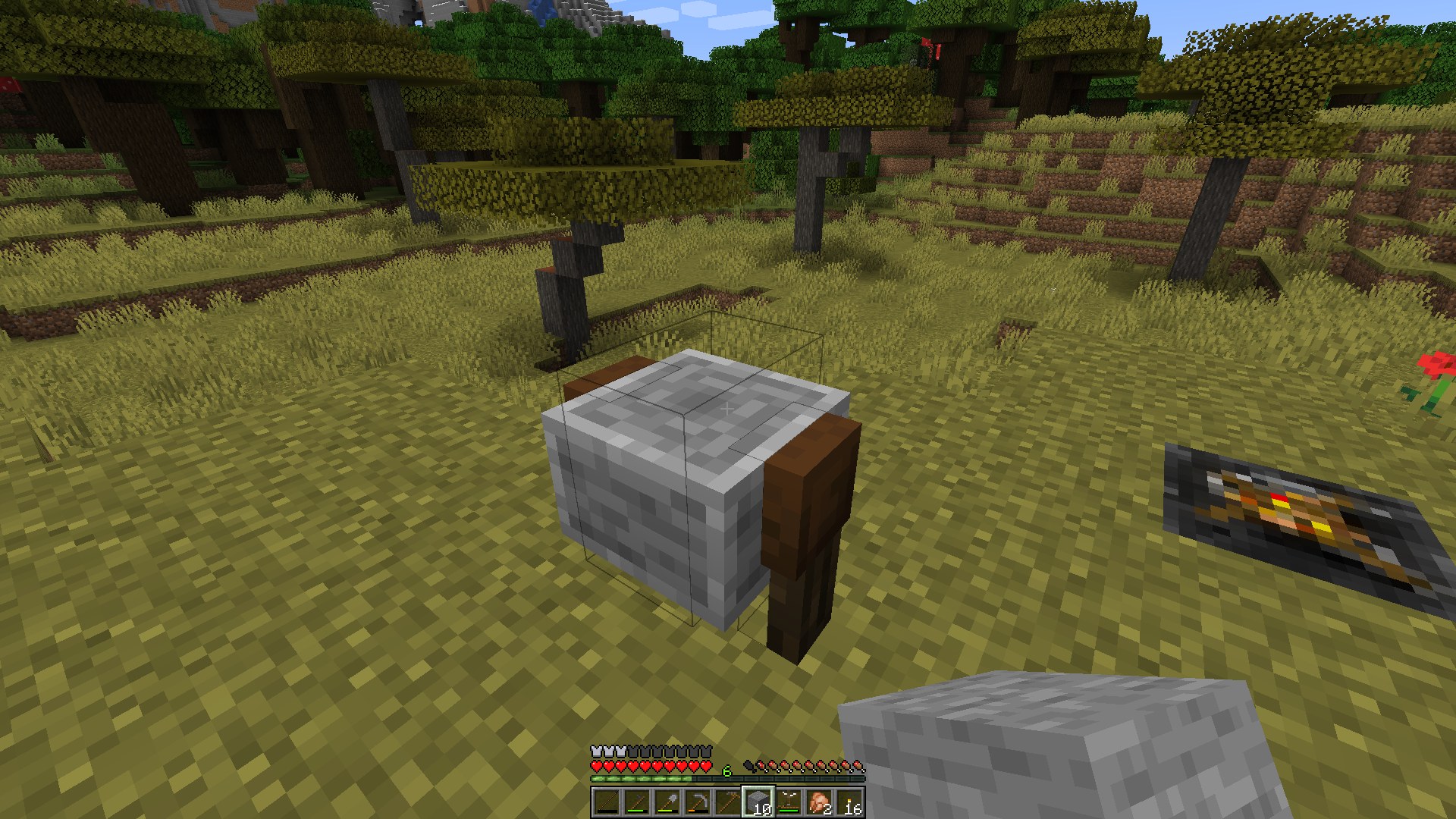The image size is (1456, 819).
Task: Select the stone hoe in the hotbar
Action: click(726, 802)
